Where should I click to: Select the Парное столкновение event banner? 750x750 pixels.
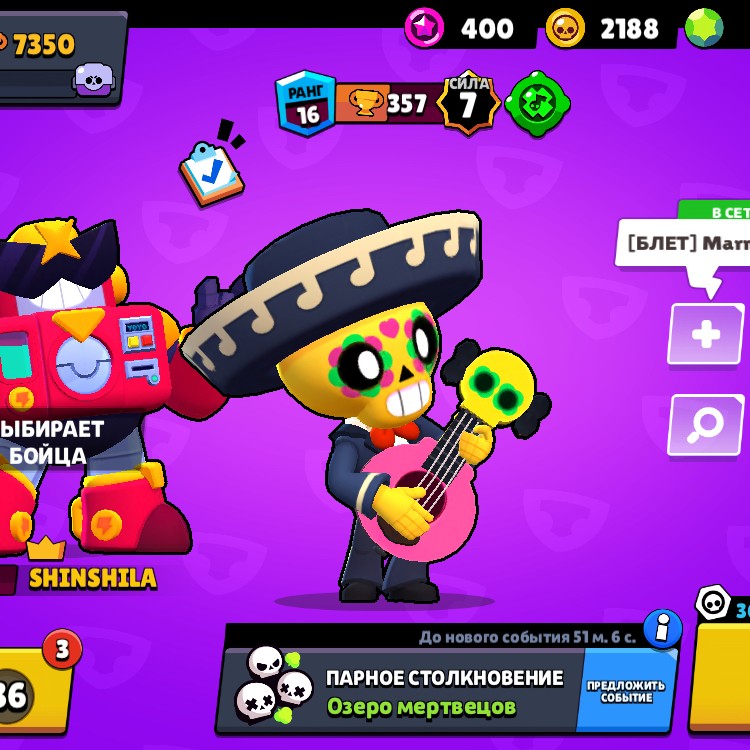pyautogui.click(x=400, y=691)
